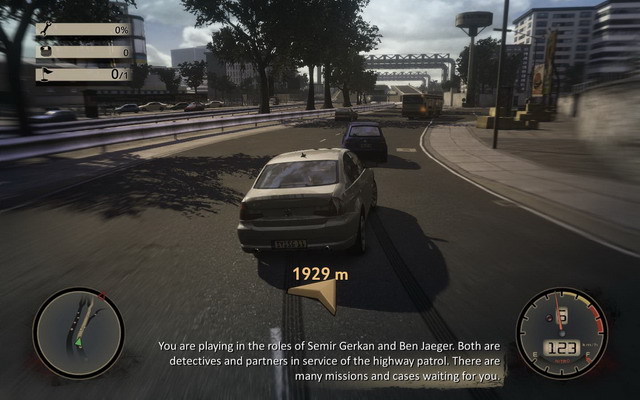Select the wrench damage icon
This screenshot has width=640, height=400.
tap(44, 30)
